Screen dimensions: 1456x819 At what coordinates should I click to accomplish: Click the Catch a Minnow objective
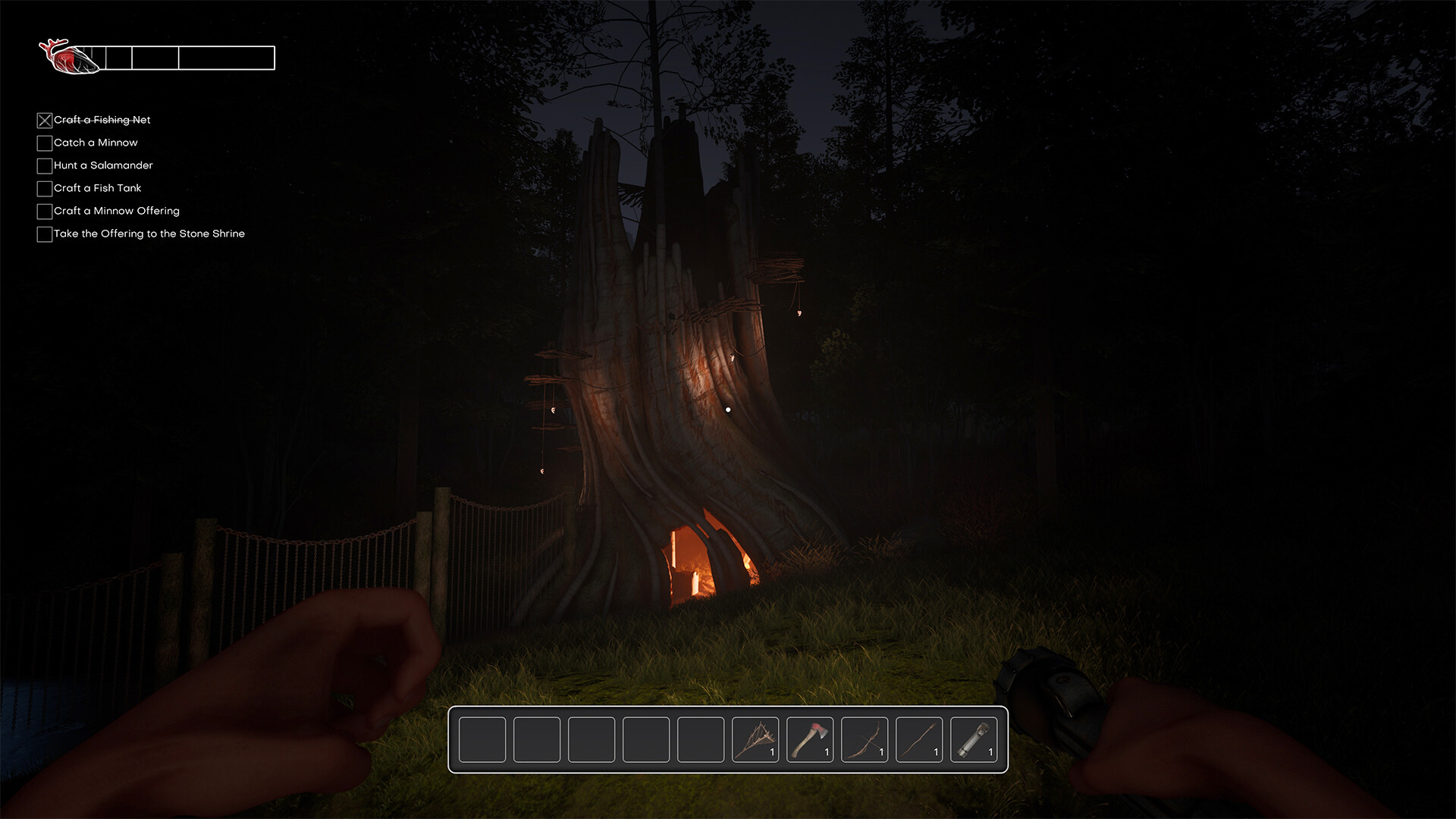pos(96,143)
